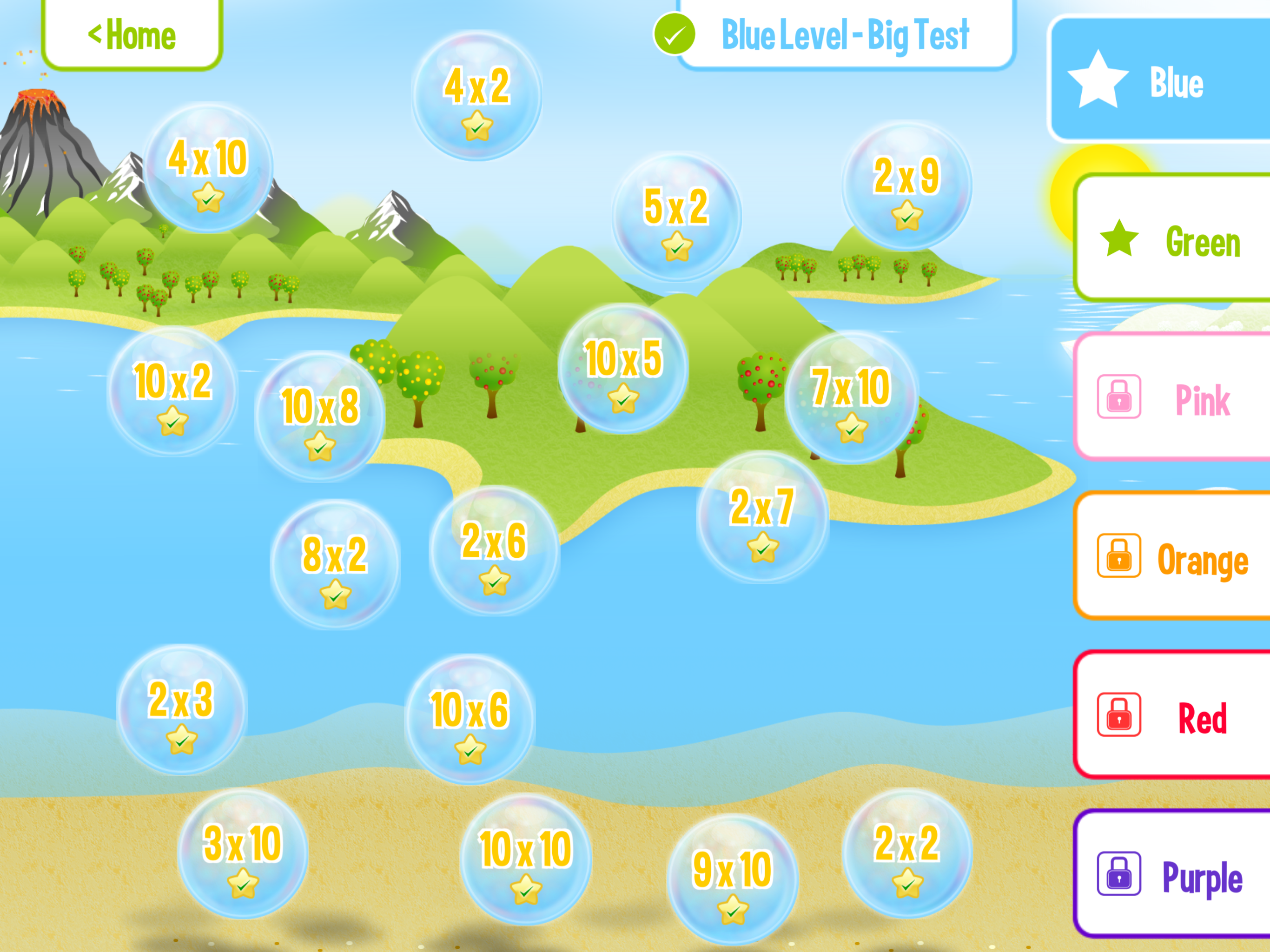Go back using the Home button
The image size is (1270, 952).
(132, 34)
